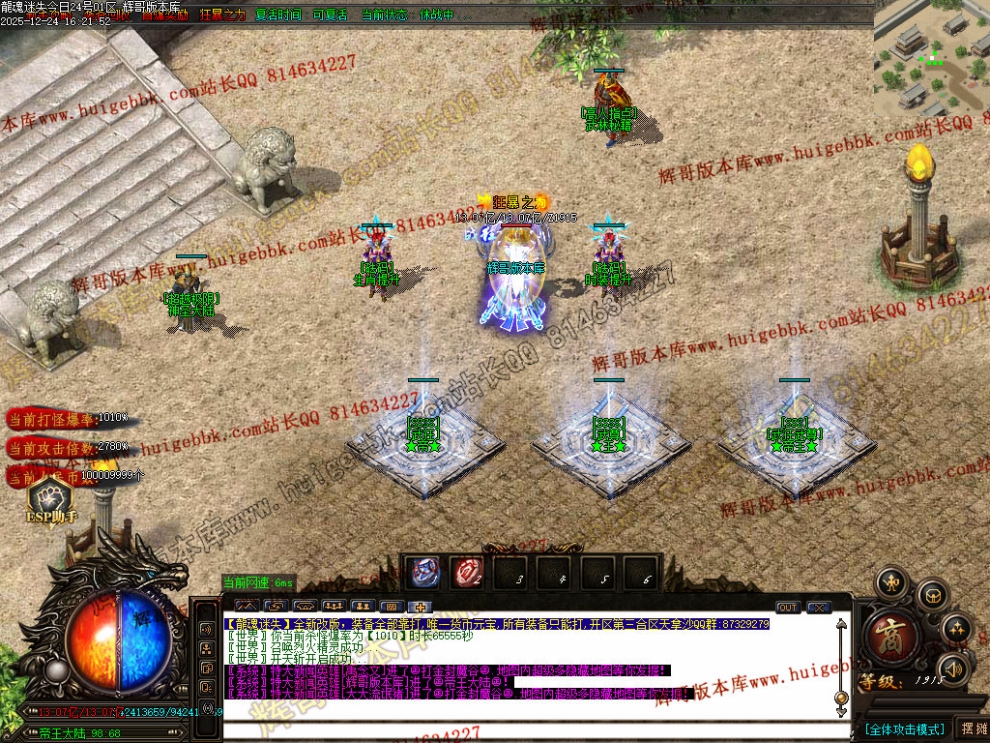Use the red skill in hotbar slot 2
Viewport: 990px width, 743px height.
[x=469, y=572]
